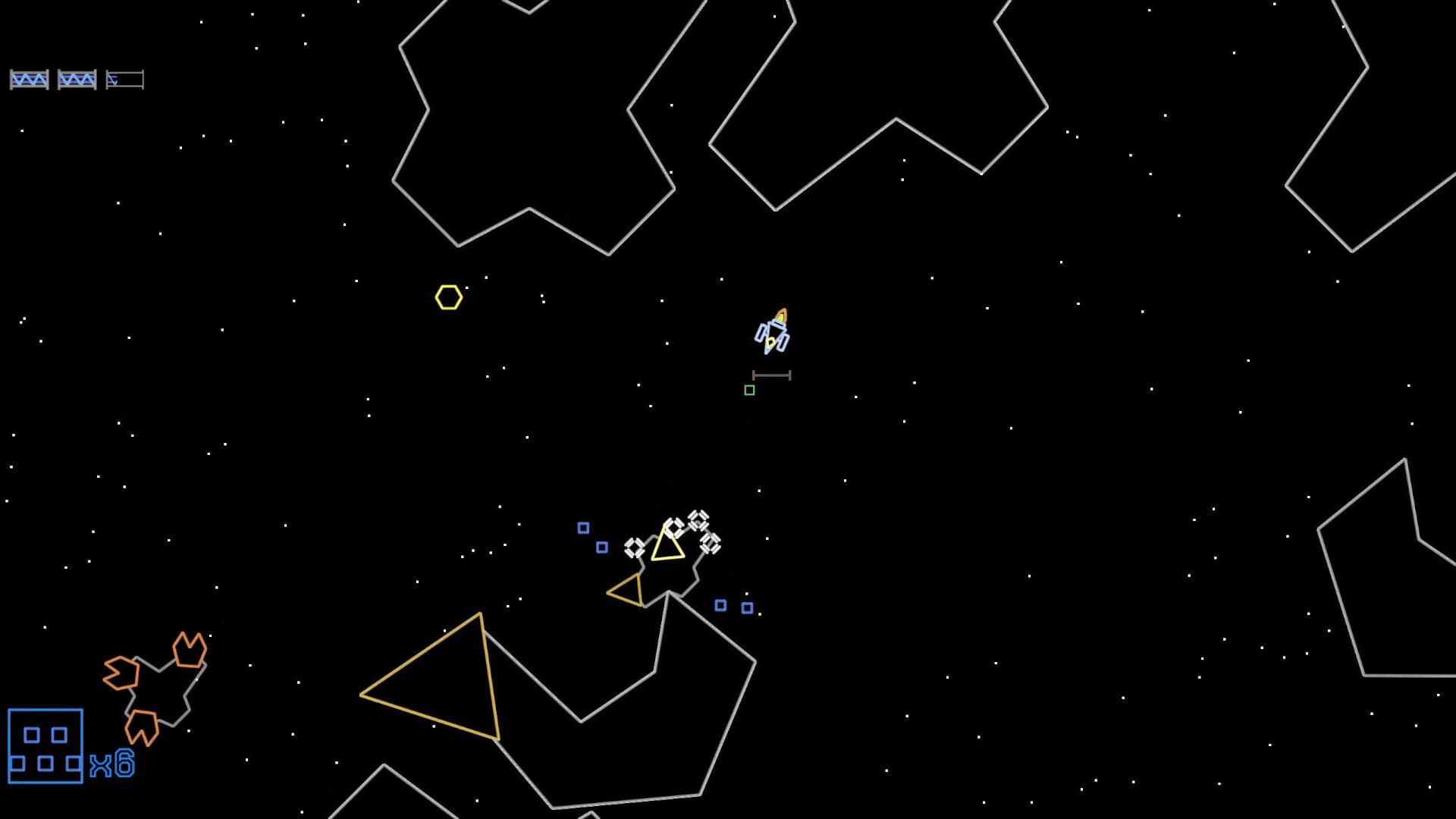Screen dimensions: 1456x819
Task: Click the second zigzag energy meter
Action: pos(79,78)
